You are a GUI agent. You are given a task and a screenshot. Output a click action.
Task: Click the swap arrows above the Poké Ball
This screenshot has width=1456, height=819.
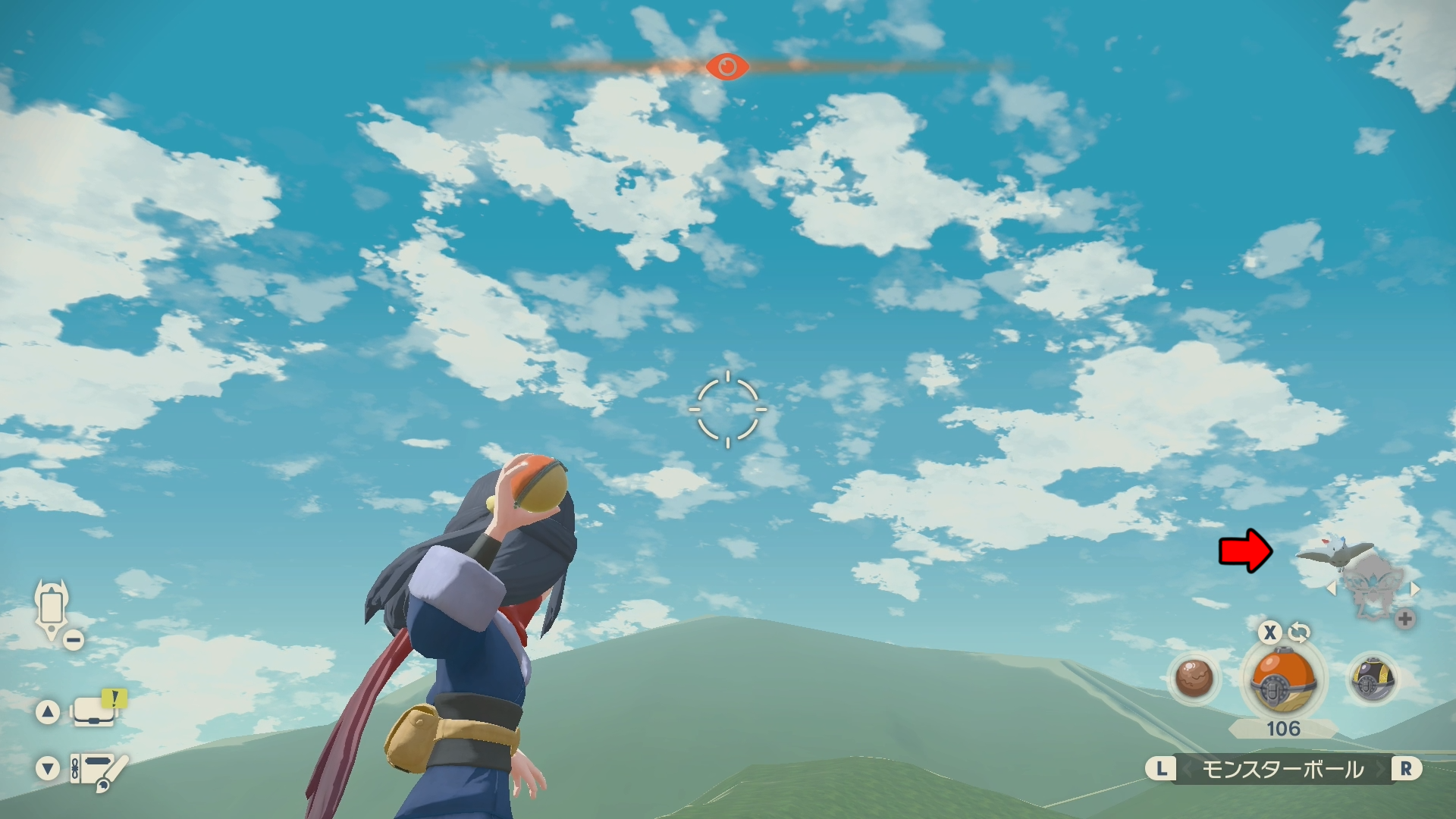tap(1299, 632)
